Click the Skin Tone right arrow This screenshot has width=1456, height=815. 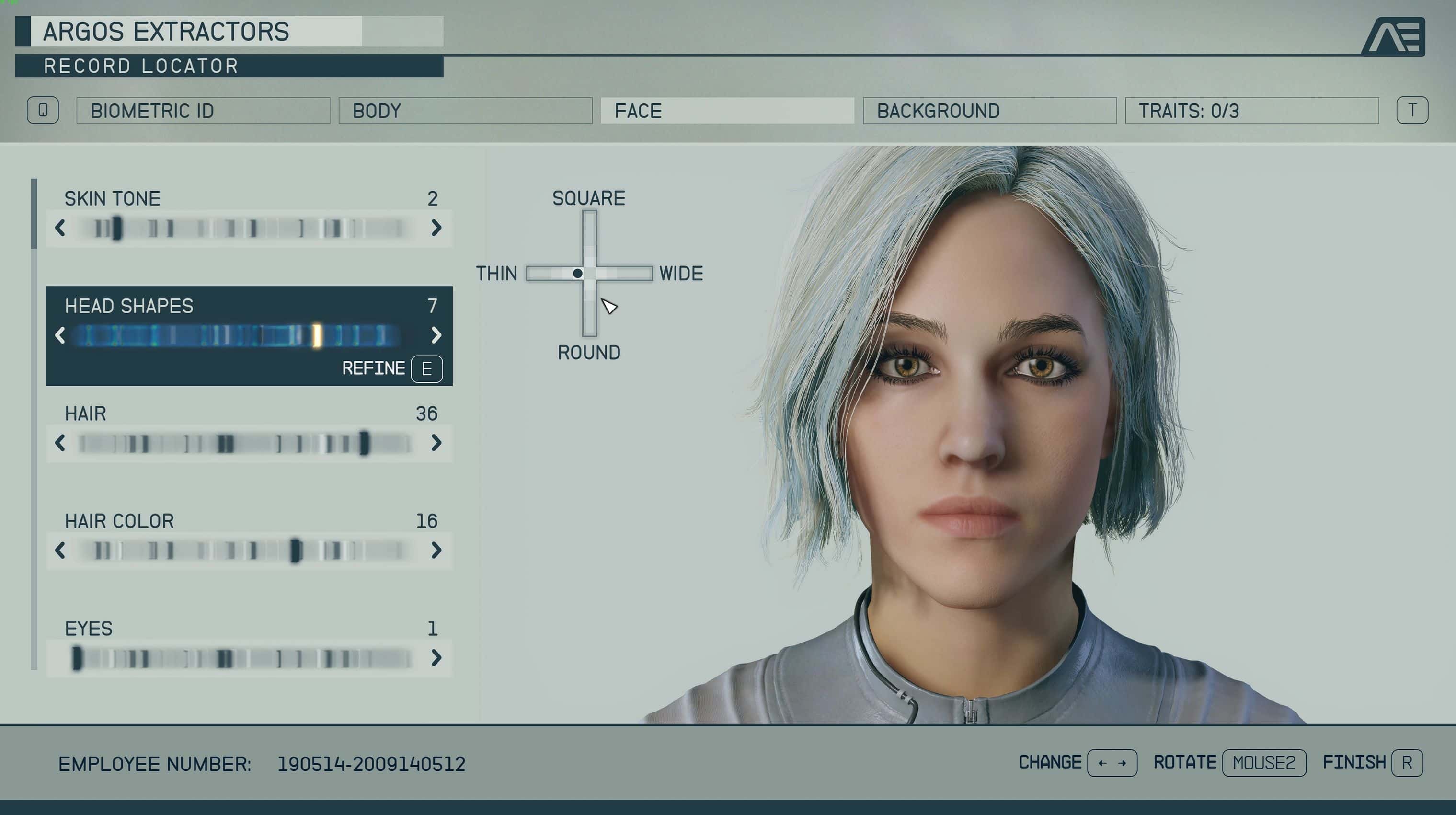pyautogui.click(x=436, y=229)
